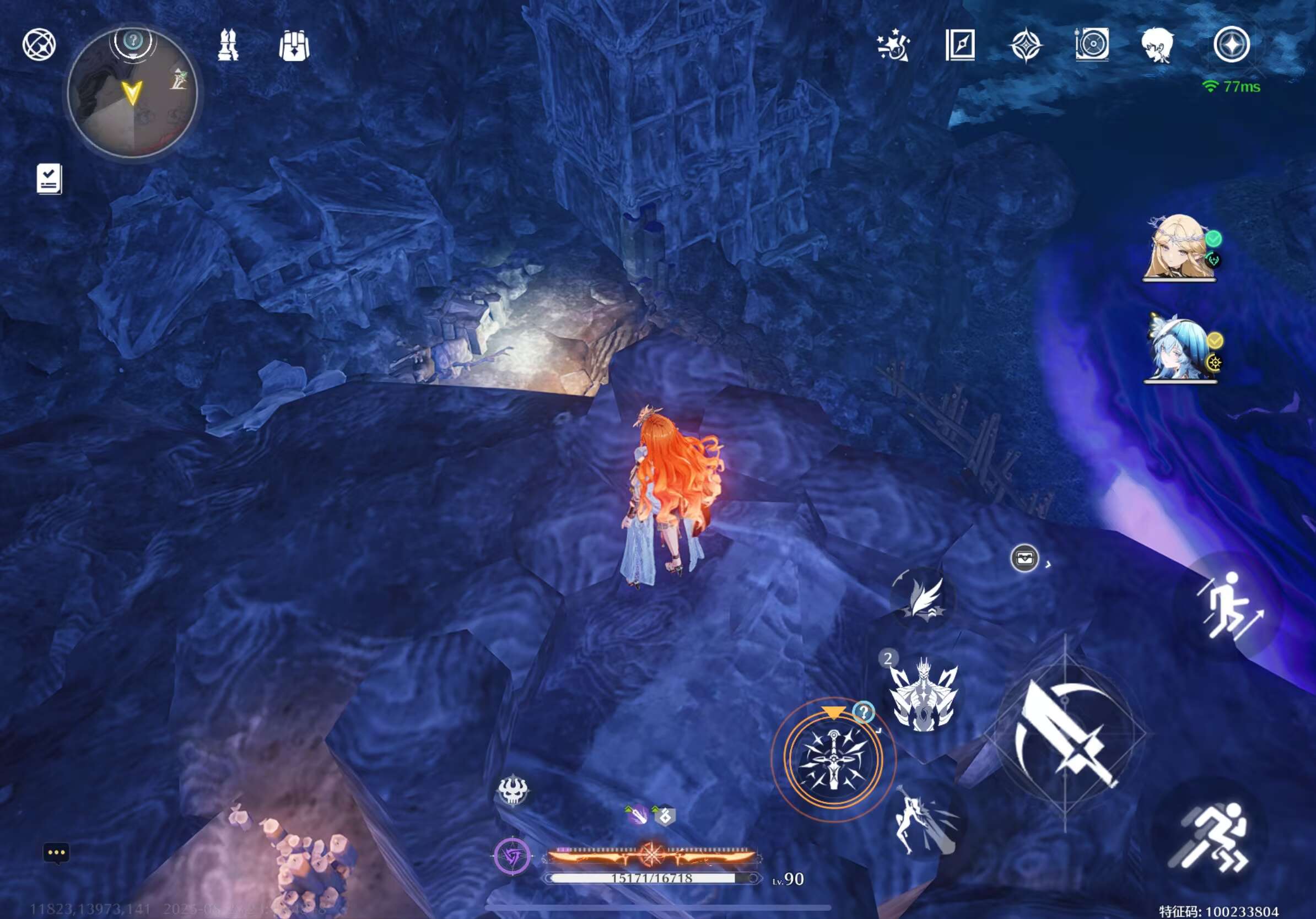Open the four-point star diamond icon
This screenshot has width=1316, height=919.
(1026, 45)
